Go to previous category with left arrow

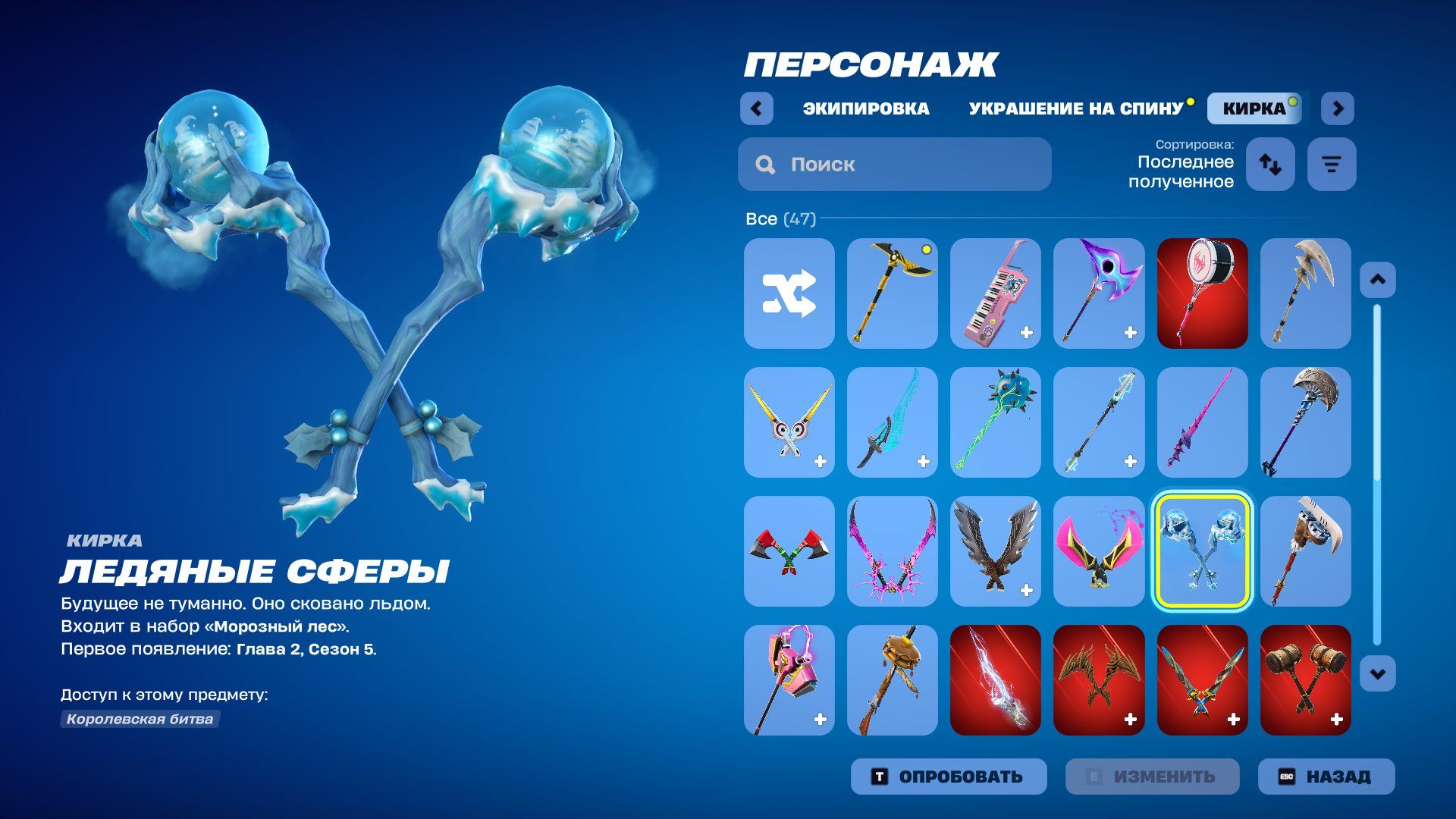756,108
